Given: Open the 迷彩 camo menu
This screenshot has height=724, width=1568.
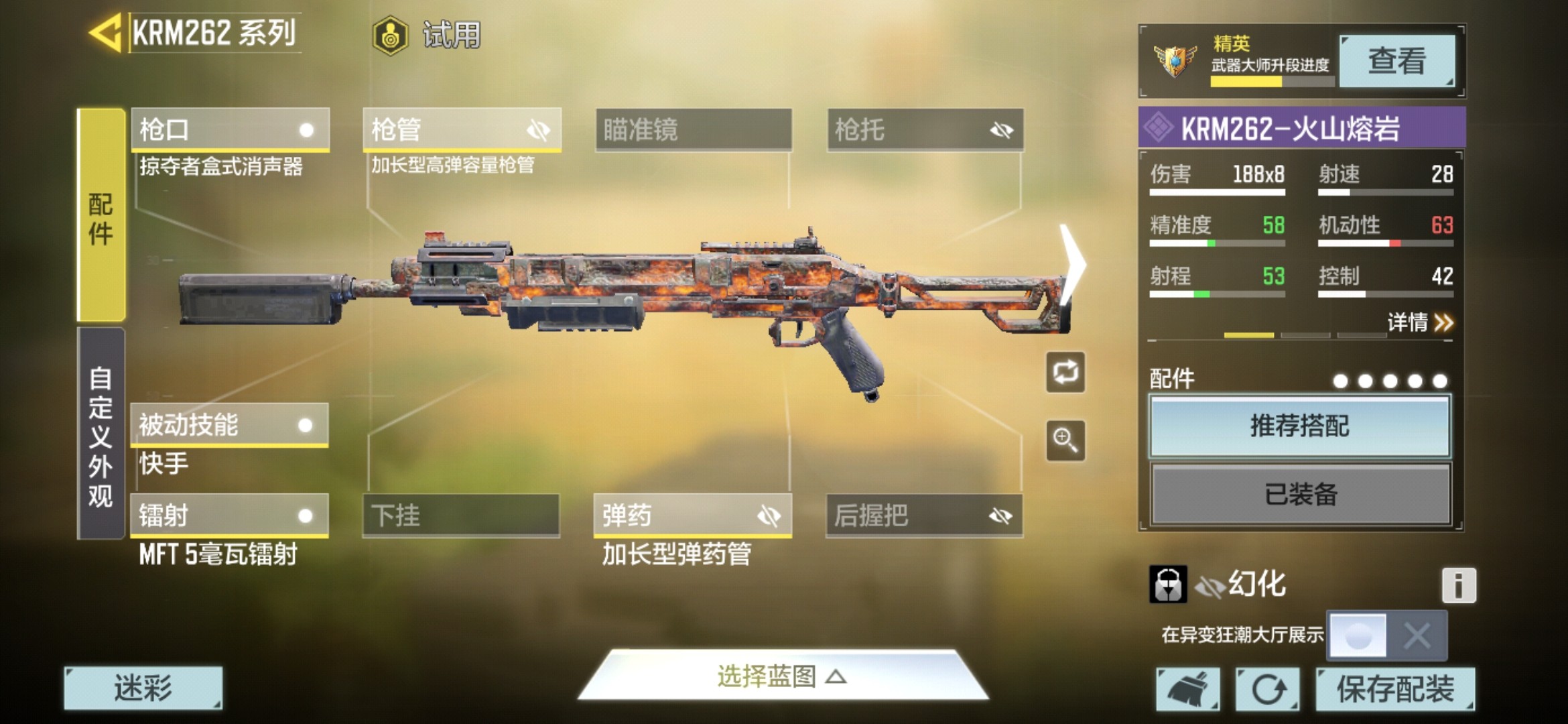Looking at the screenshot, I should pyautogui.click(x=143, y=688).
